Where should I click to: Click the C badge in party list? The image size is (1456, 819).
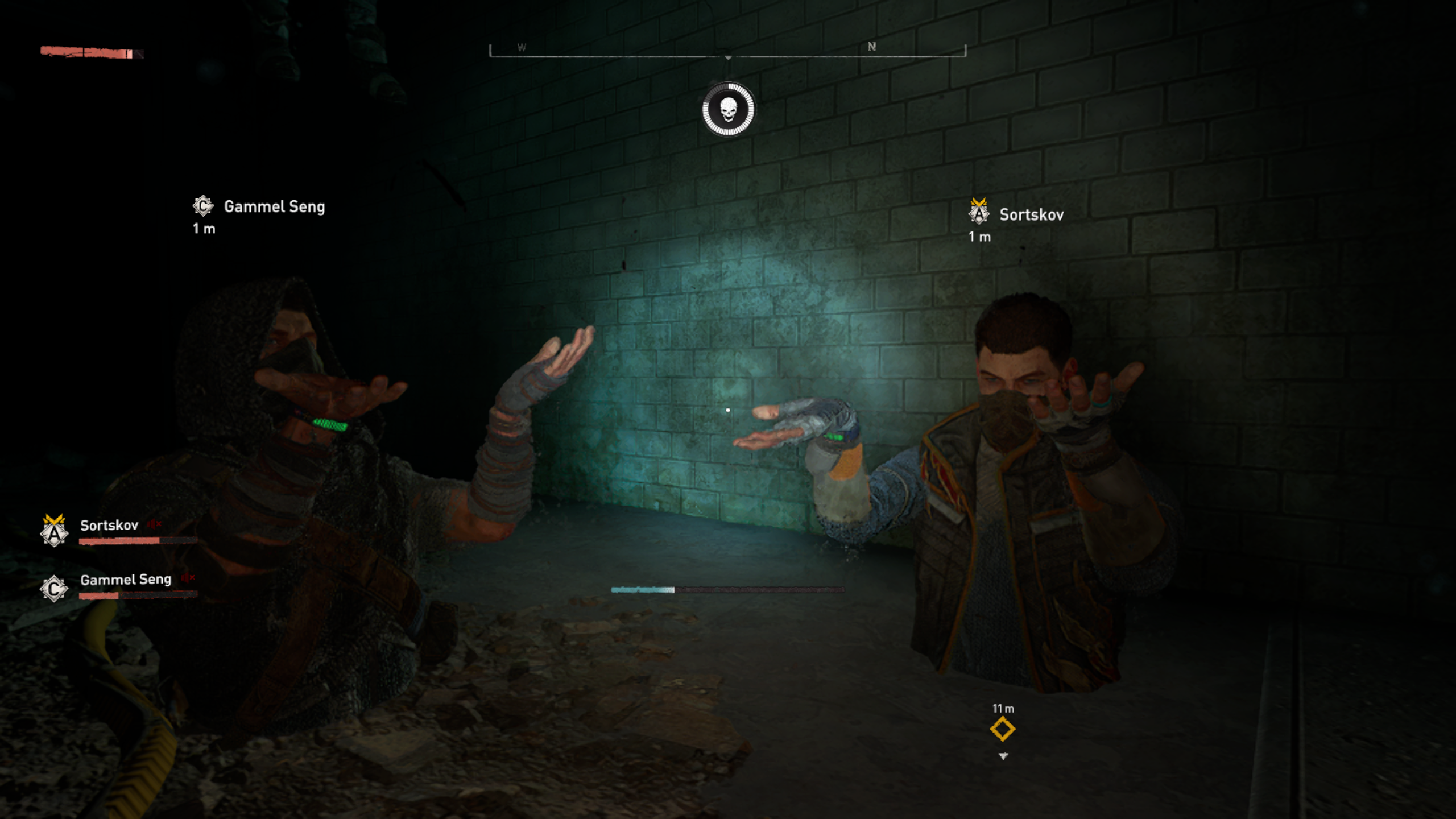[54, 588]
